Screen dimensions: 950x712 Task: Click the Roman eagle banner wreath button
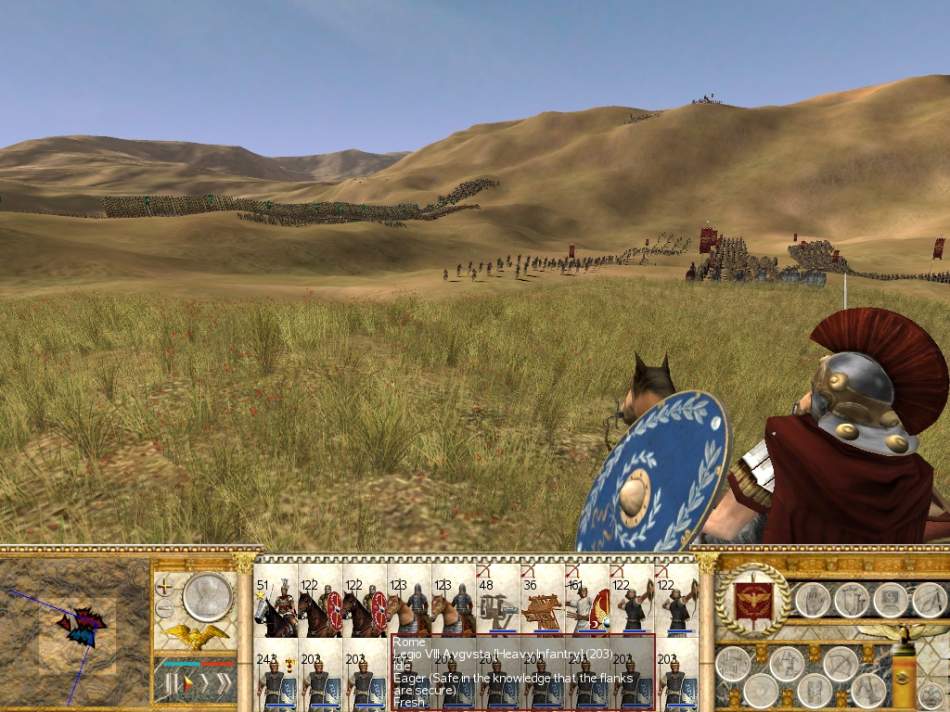pos(753,600)
